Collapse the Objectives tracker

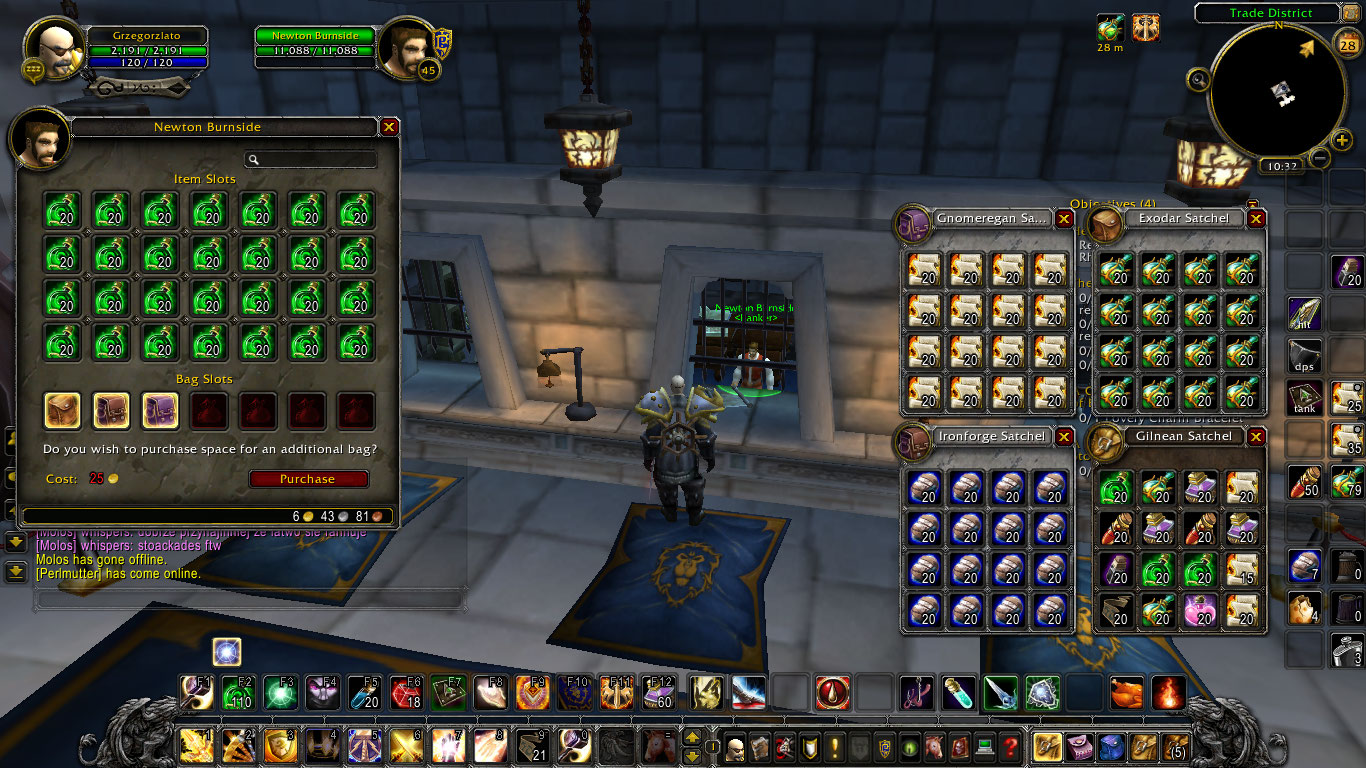pyautogui.click(x=1252, y=204)
